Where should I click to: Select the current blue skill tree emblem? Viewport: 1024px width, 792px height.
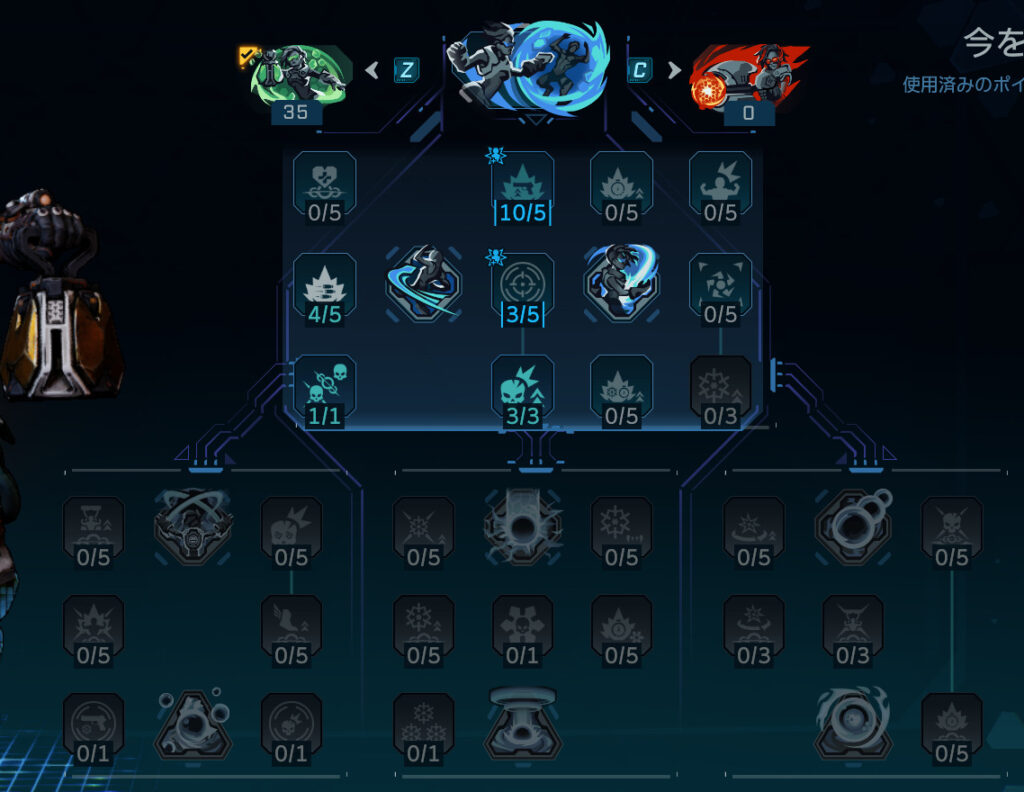click(525, 66)
